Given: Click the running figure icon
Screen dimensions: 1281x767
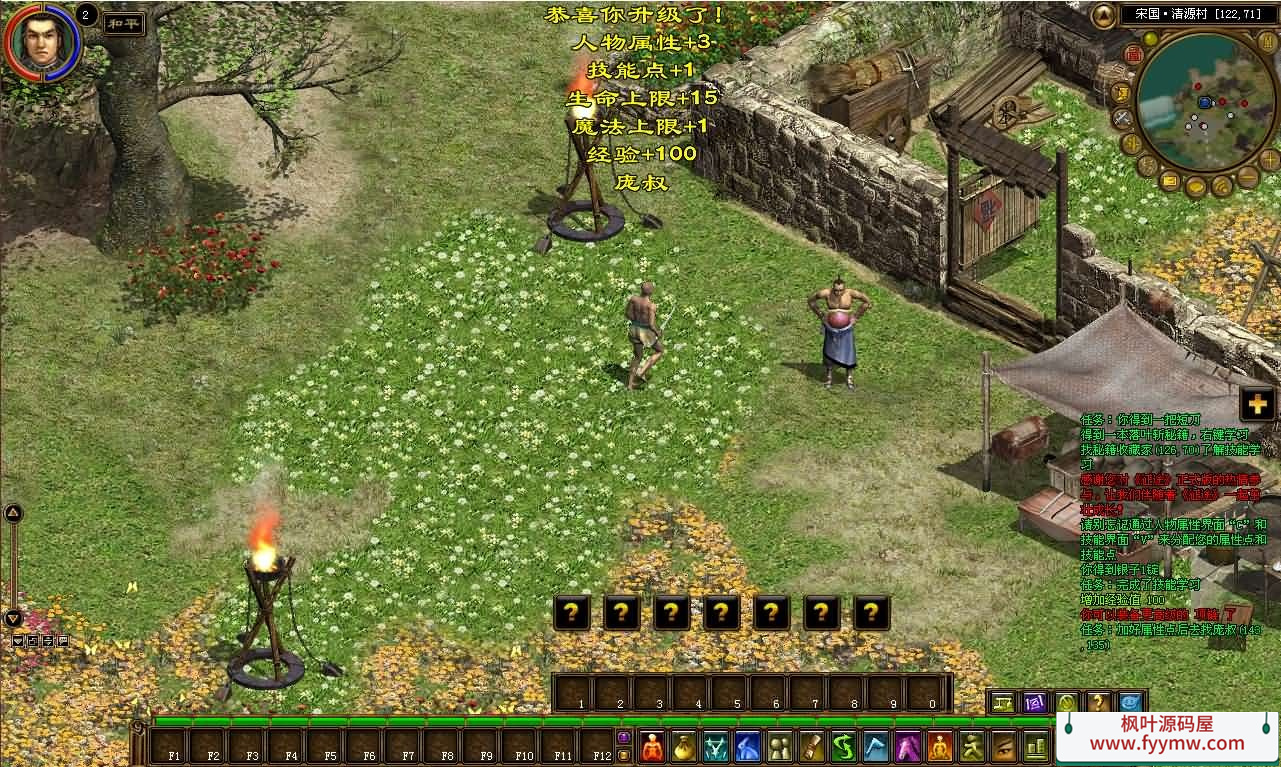Looking at the screenshot, I should point(972,746).
